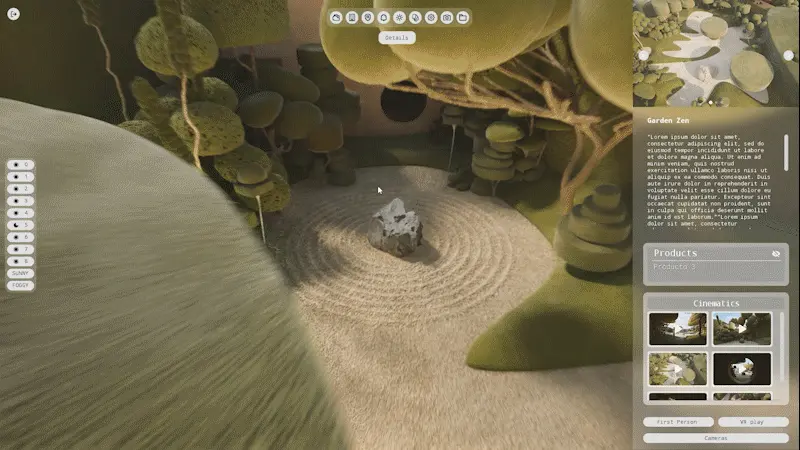Toggle Products visibility eye icon
The image size is (800, 450).
coord(776,254)
